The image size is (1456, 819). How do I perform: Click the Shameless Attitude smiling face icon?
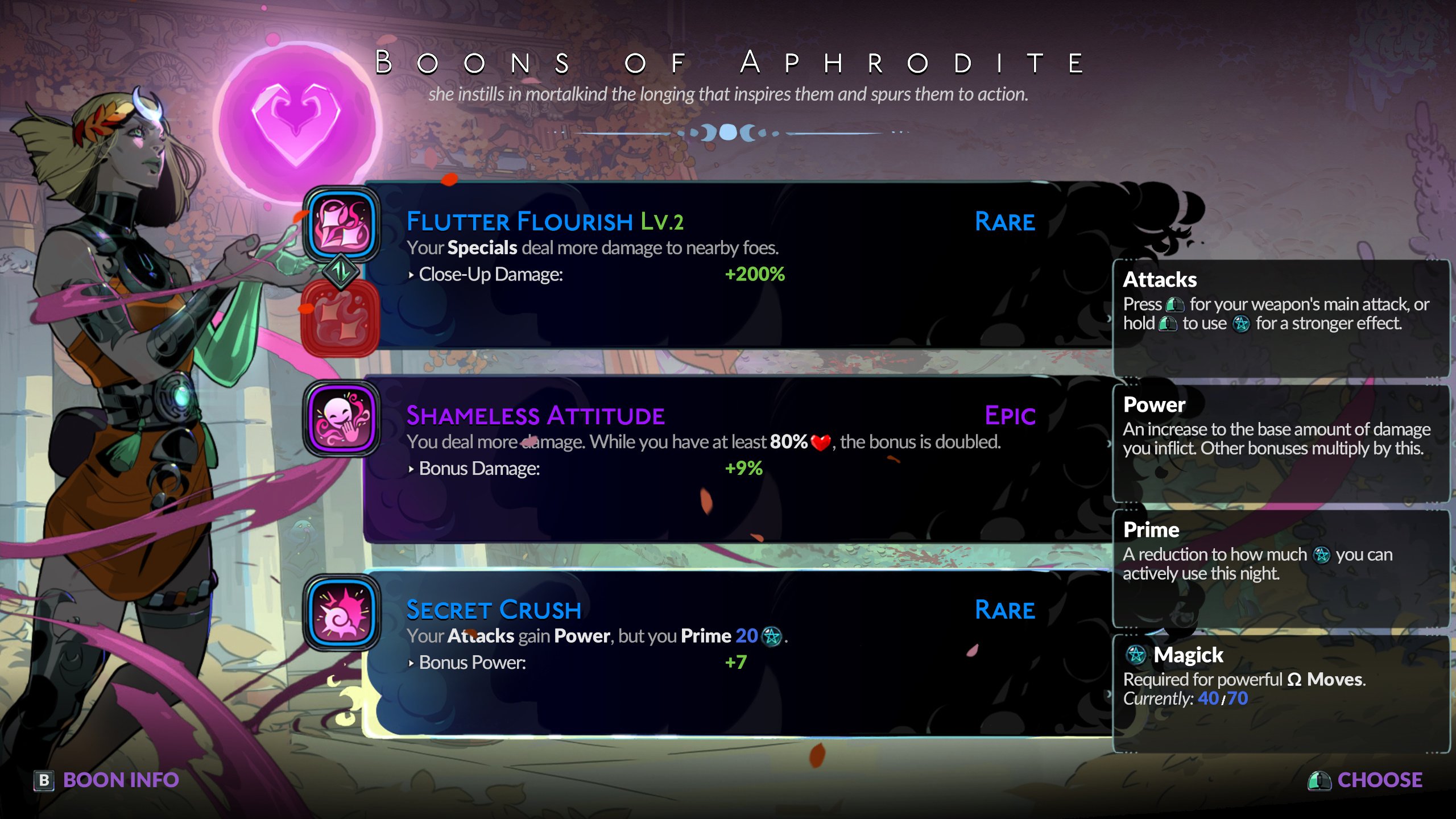[x=341, y=419]
